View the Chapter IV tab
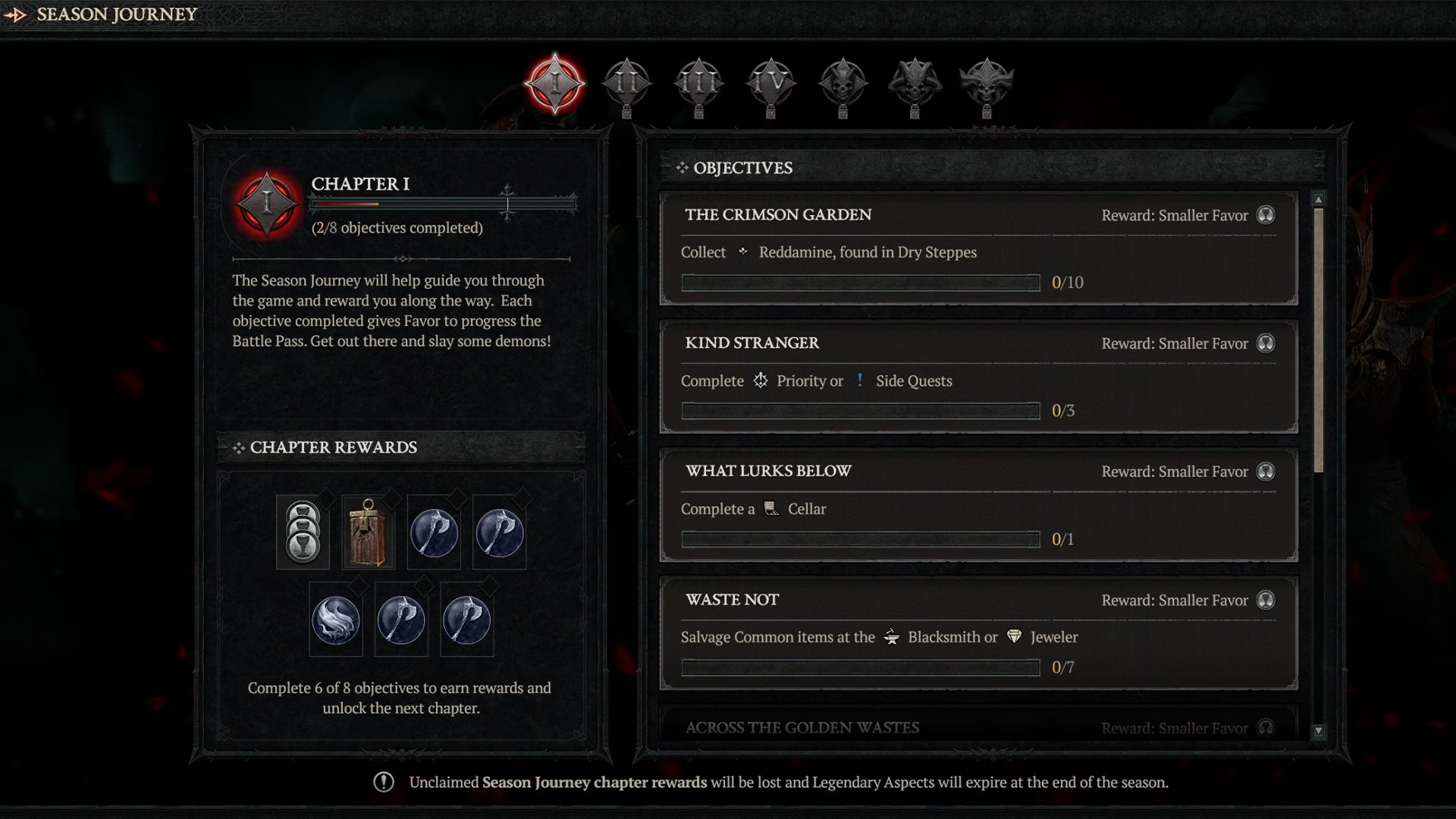Image resolution: width=1456 pixels, height=819 pixels. coord(770,83)
